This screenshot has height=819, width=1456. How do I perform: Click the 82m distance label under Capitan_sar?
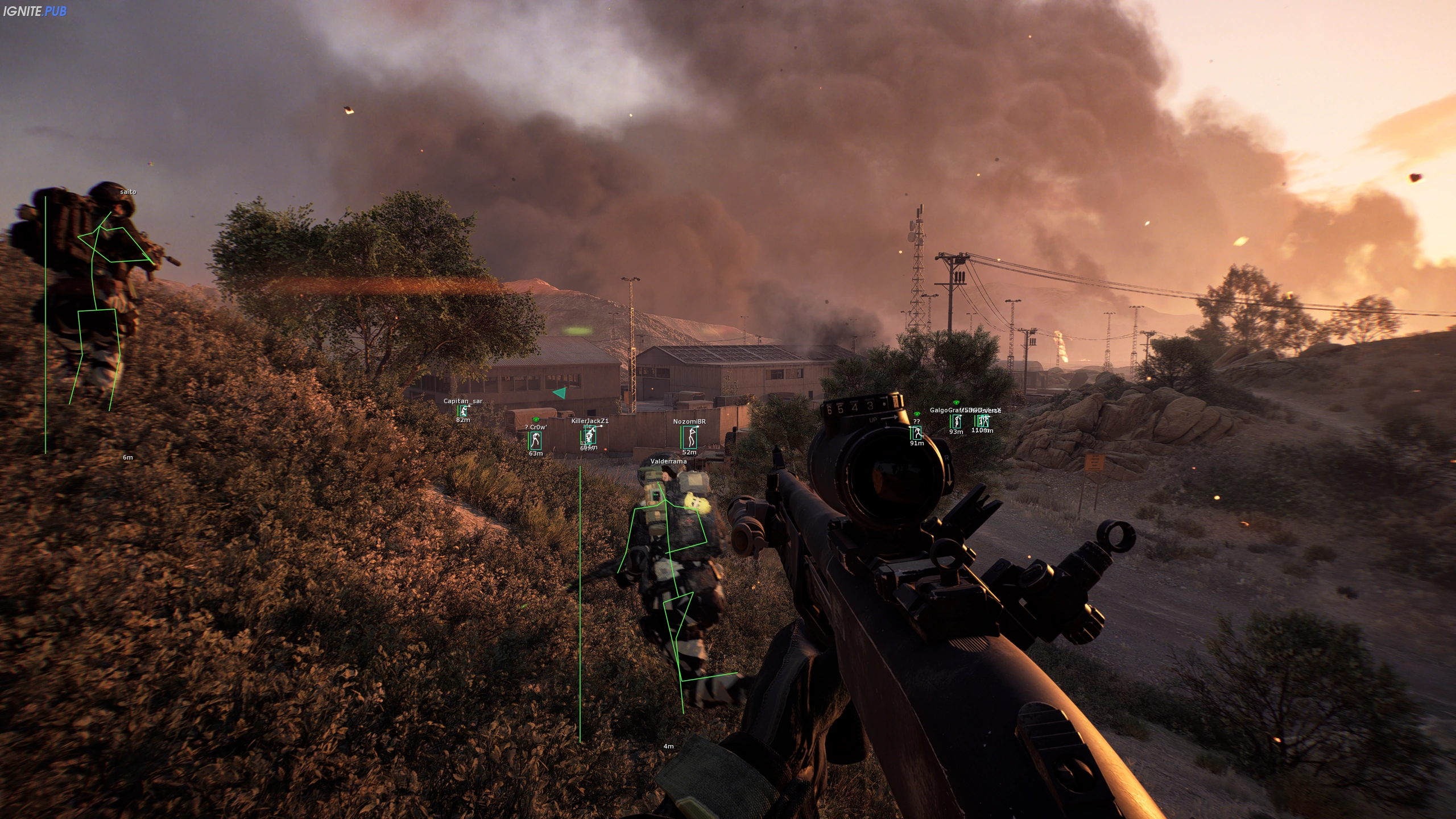point(464,420)
